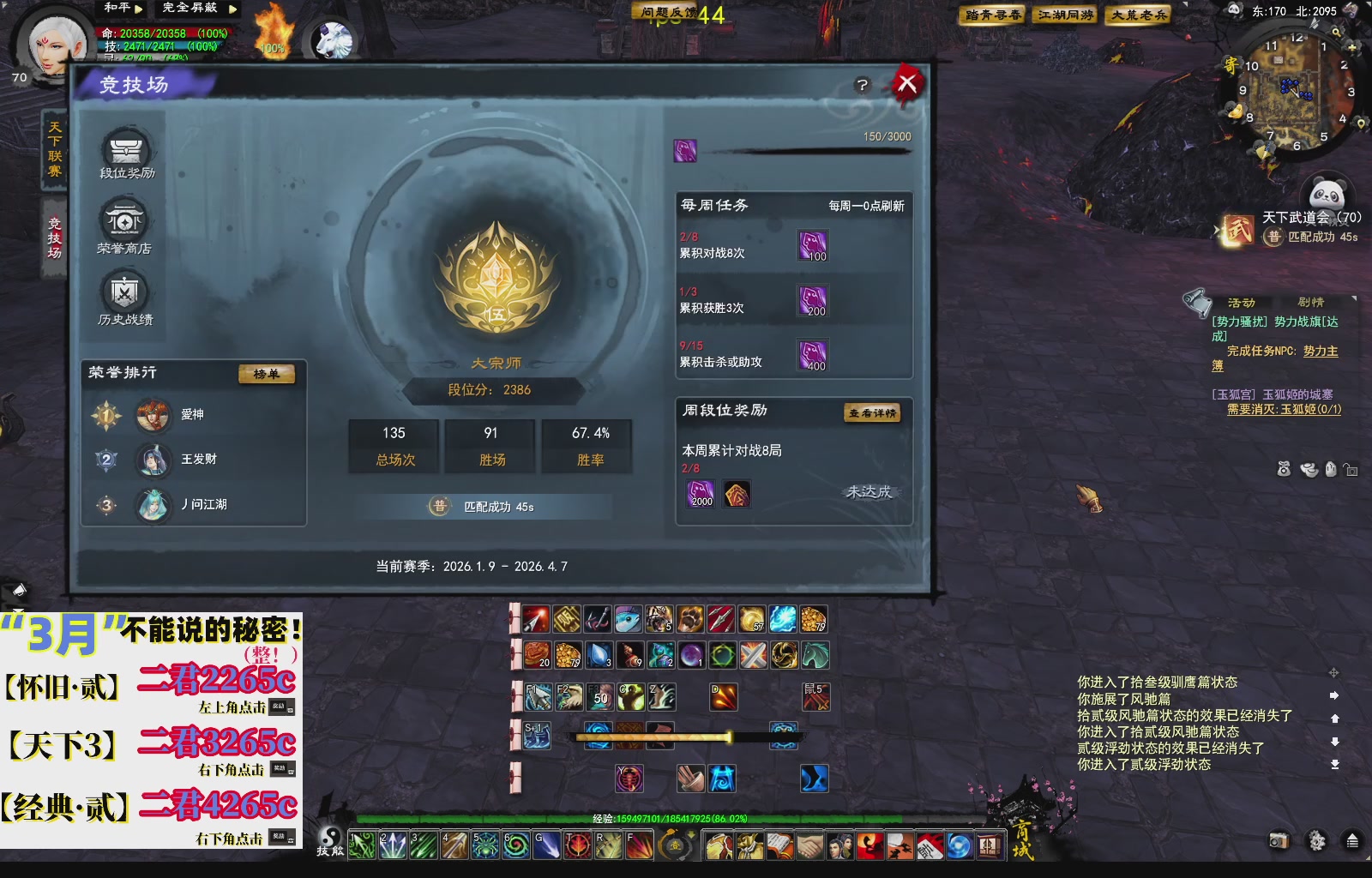Open the settings gear icon at bottom right
1372x878 pixels.
(1316, 841)
